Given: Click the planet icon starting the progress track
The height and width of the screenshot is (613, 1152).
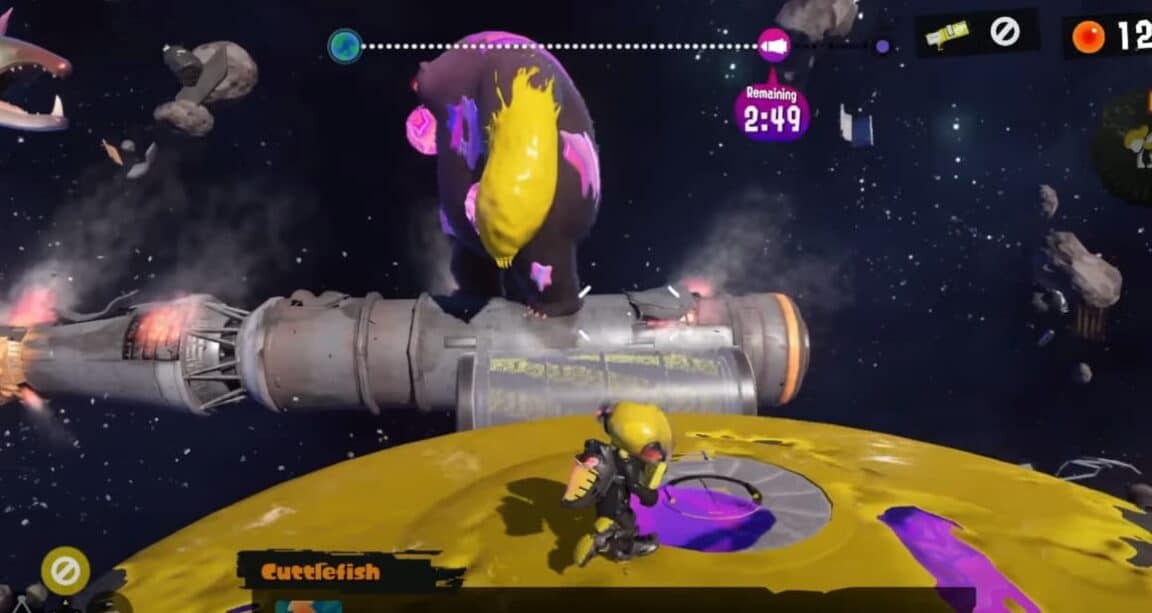Looking at the screenshot, I should point(345,46).
